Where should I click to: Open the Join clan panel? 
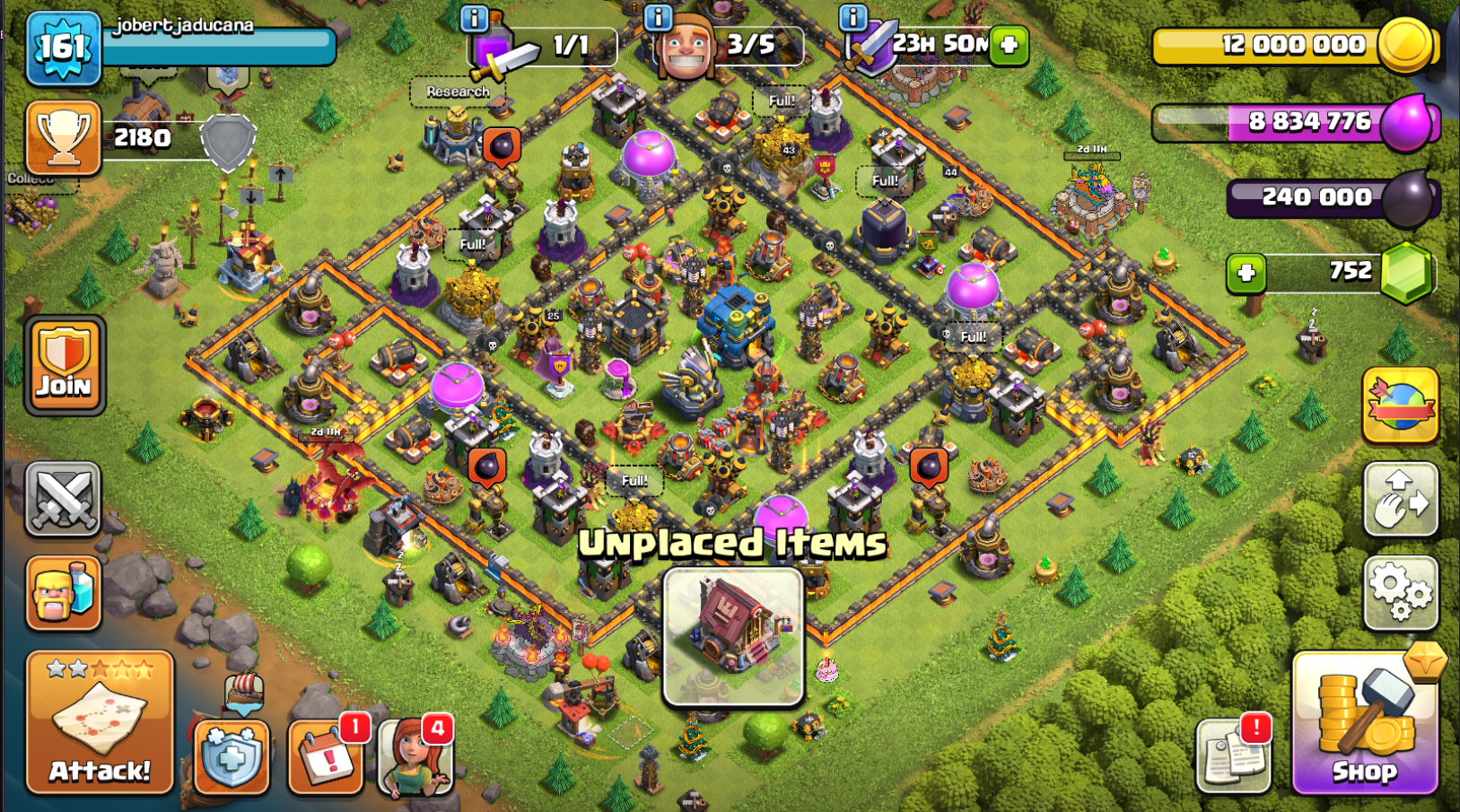coord(64,365)
